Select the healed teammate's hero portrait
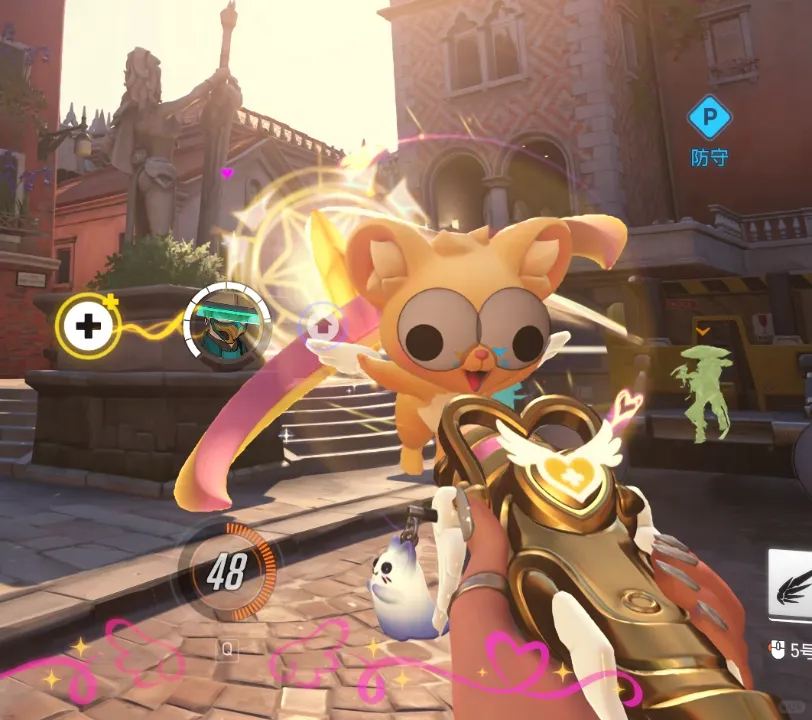 227,323
